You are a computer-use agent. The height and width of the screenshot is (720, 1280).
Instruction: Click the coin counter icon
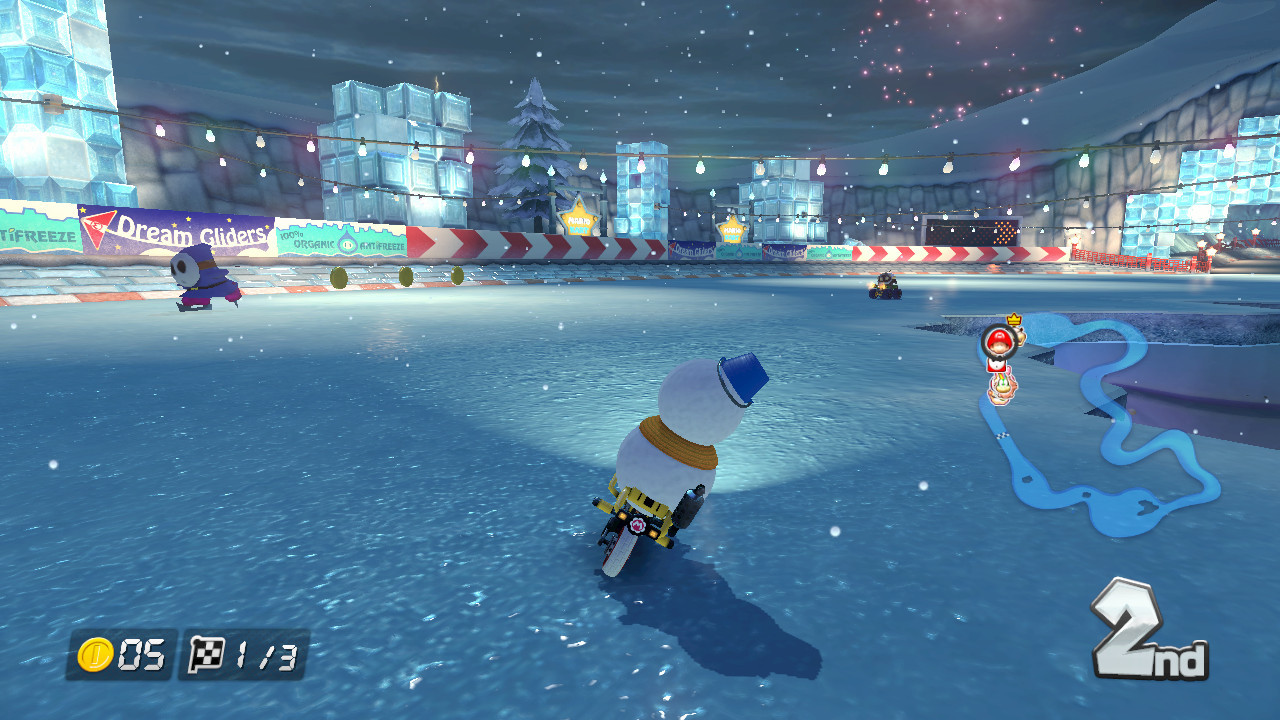pyautogui.click(x=95, y=652)
